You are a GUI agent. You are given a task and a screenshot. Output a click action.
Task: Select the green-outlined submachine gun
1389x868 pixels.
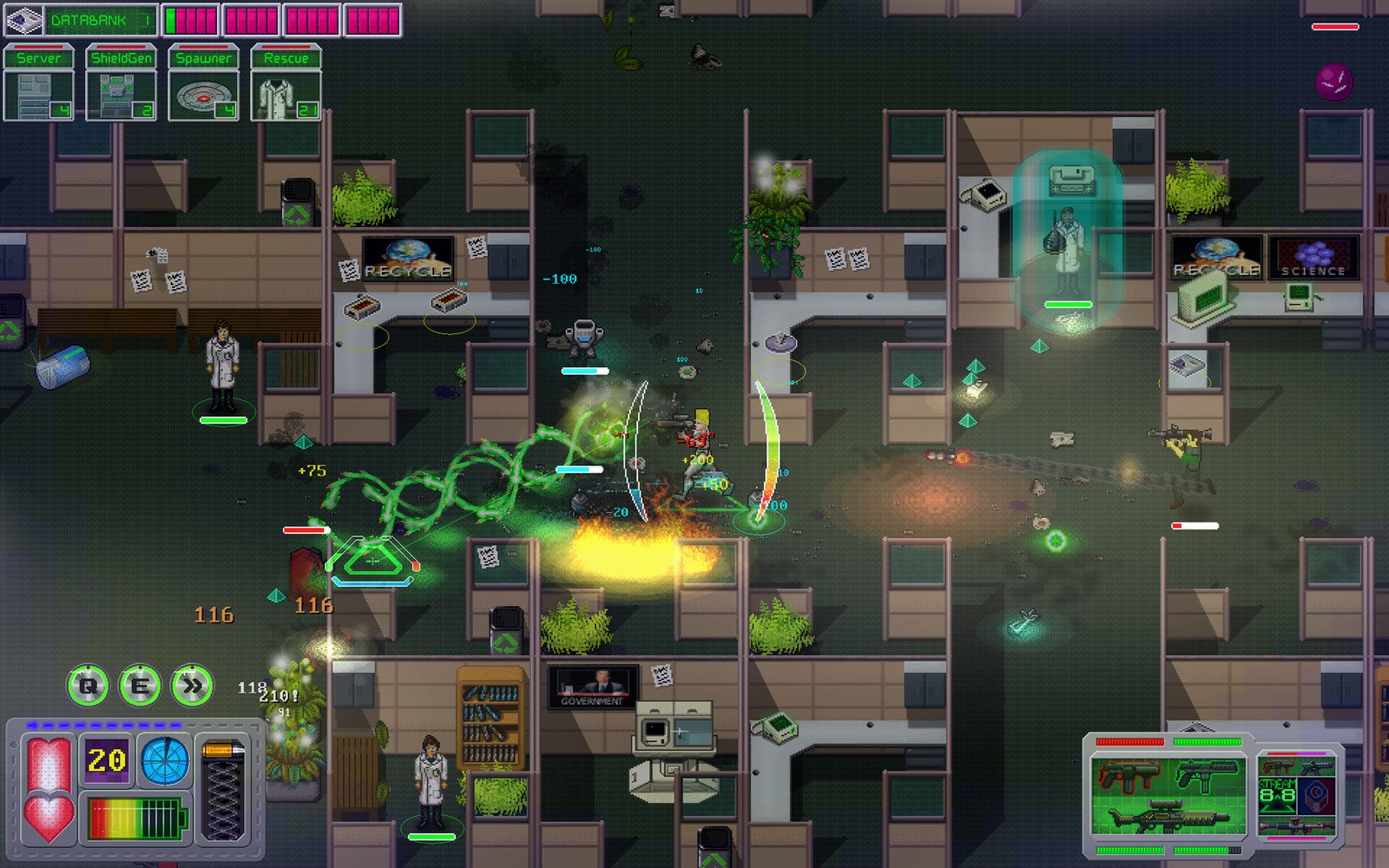1207,776
